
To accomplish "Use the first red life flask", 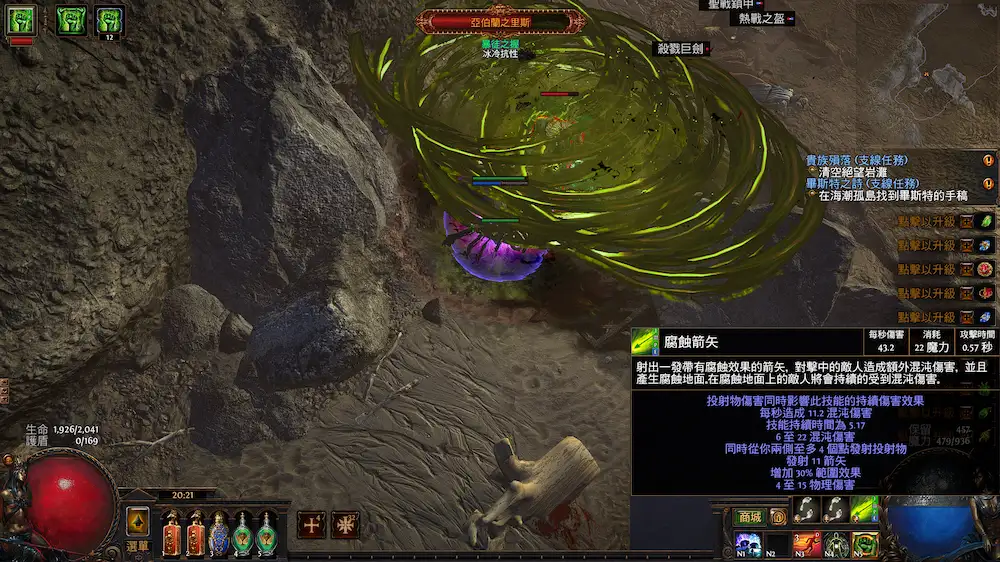I will 170,527.
